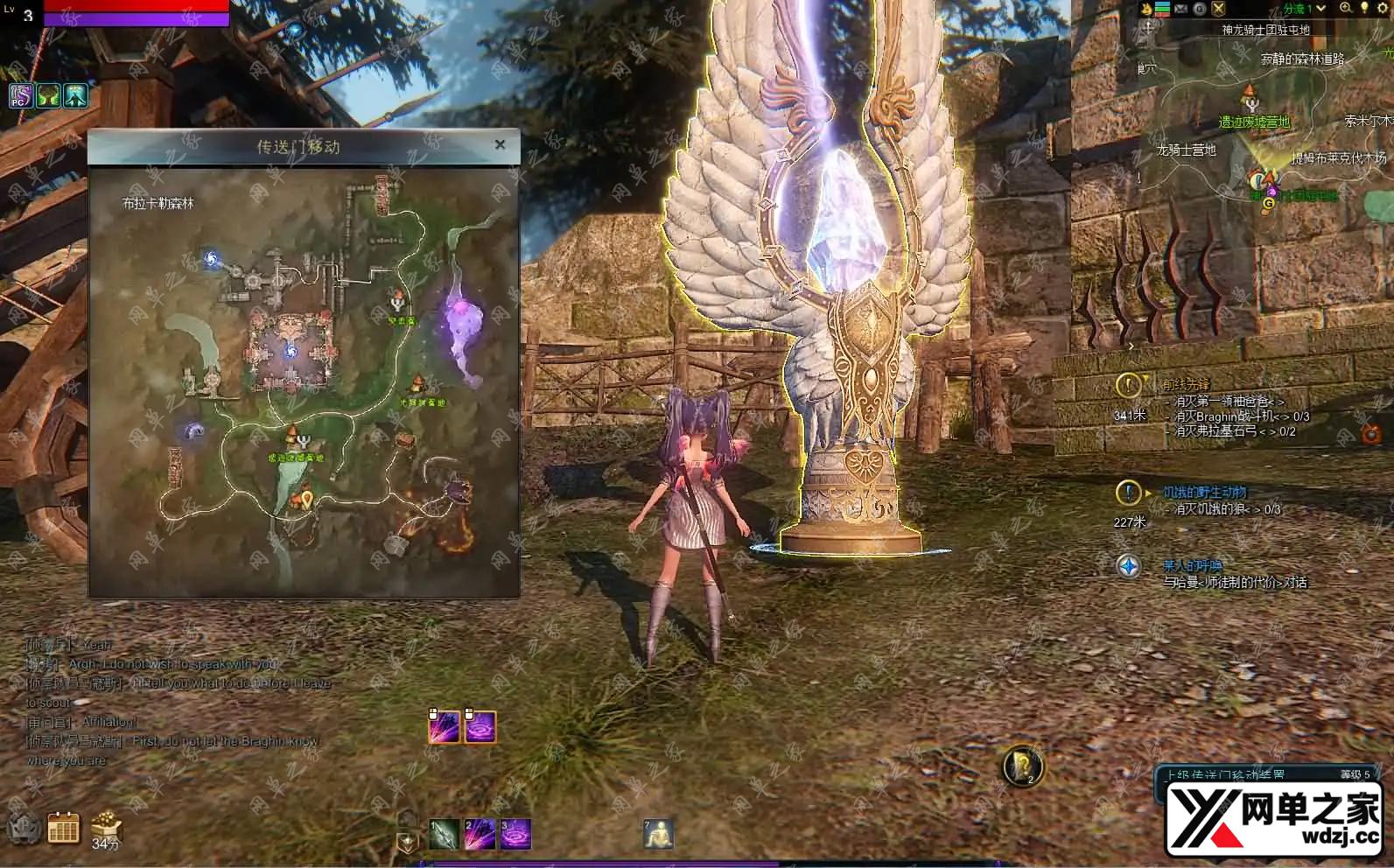Open settings via the gear icon
Viewport: 1394px width, 868px height.
tap(1383, 9)
